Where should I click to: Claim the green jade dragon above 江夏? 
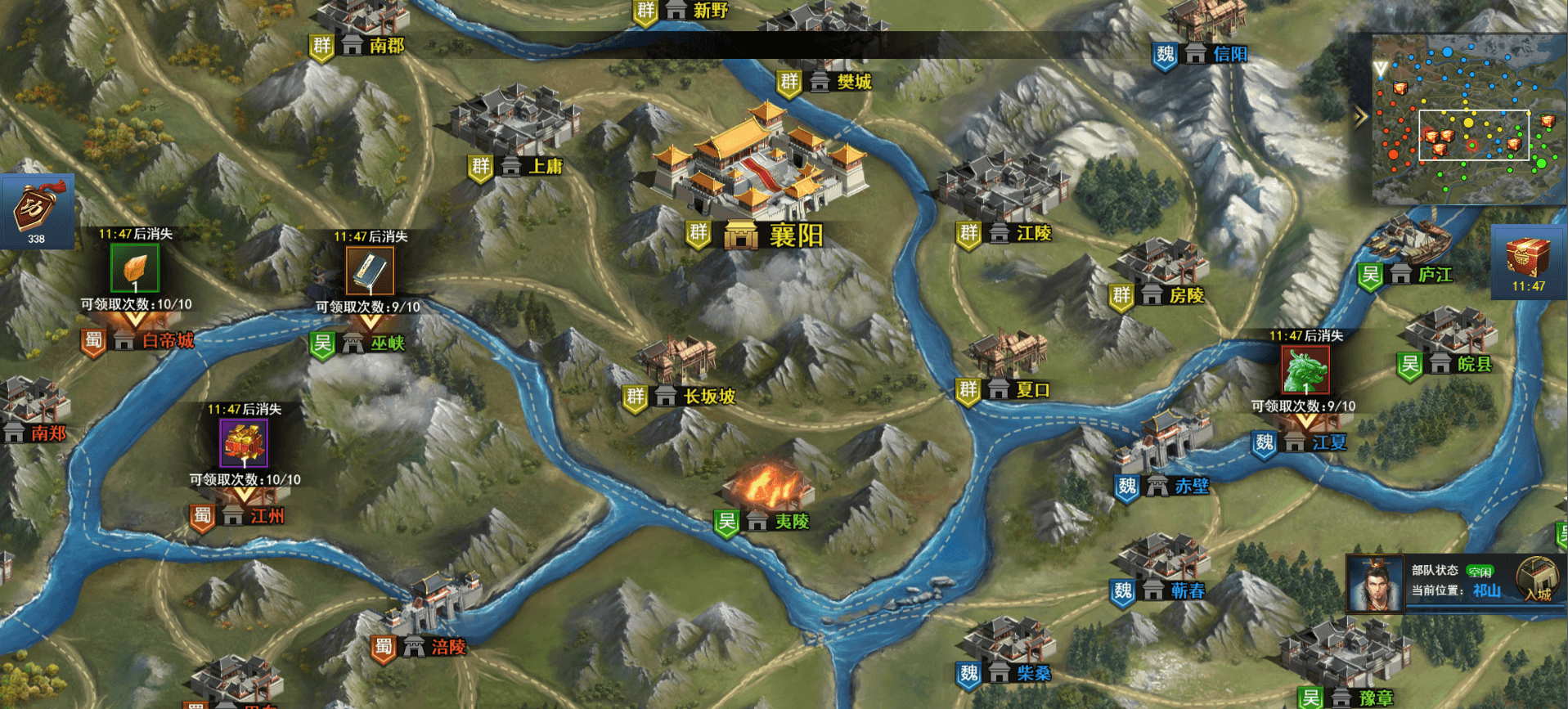coord(1305,370)
